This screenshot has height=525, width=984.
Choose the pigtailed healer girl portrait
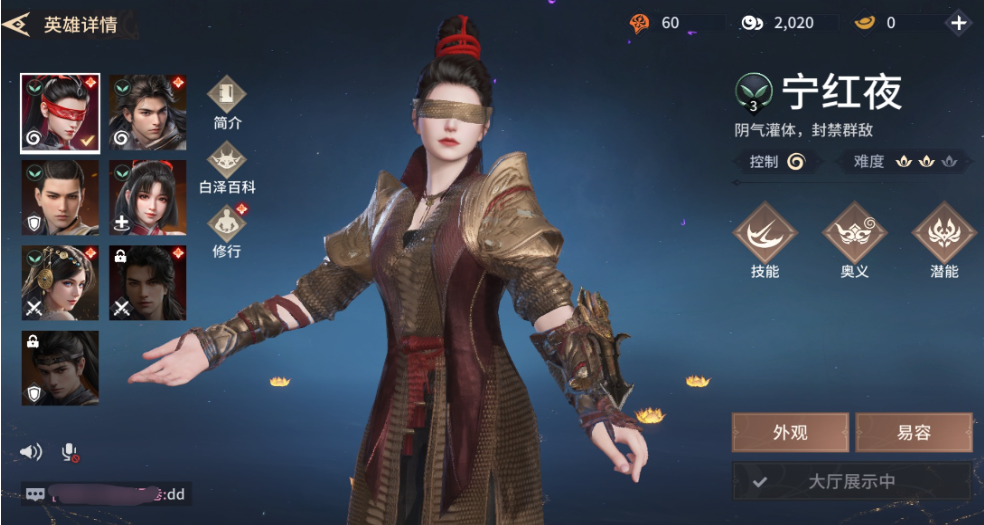147,198
